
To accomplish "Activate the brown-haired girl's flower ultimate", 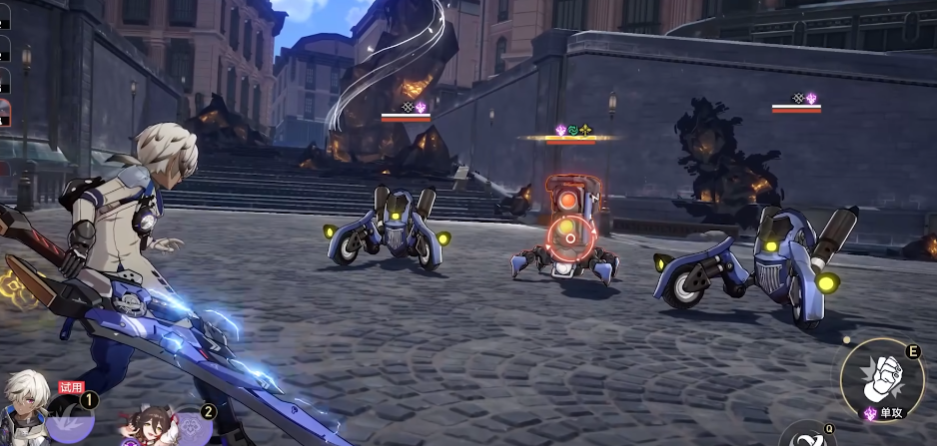I will click(193, 427).
